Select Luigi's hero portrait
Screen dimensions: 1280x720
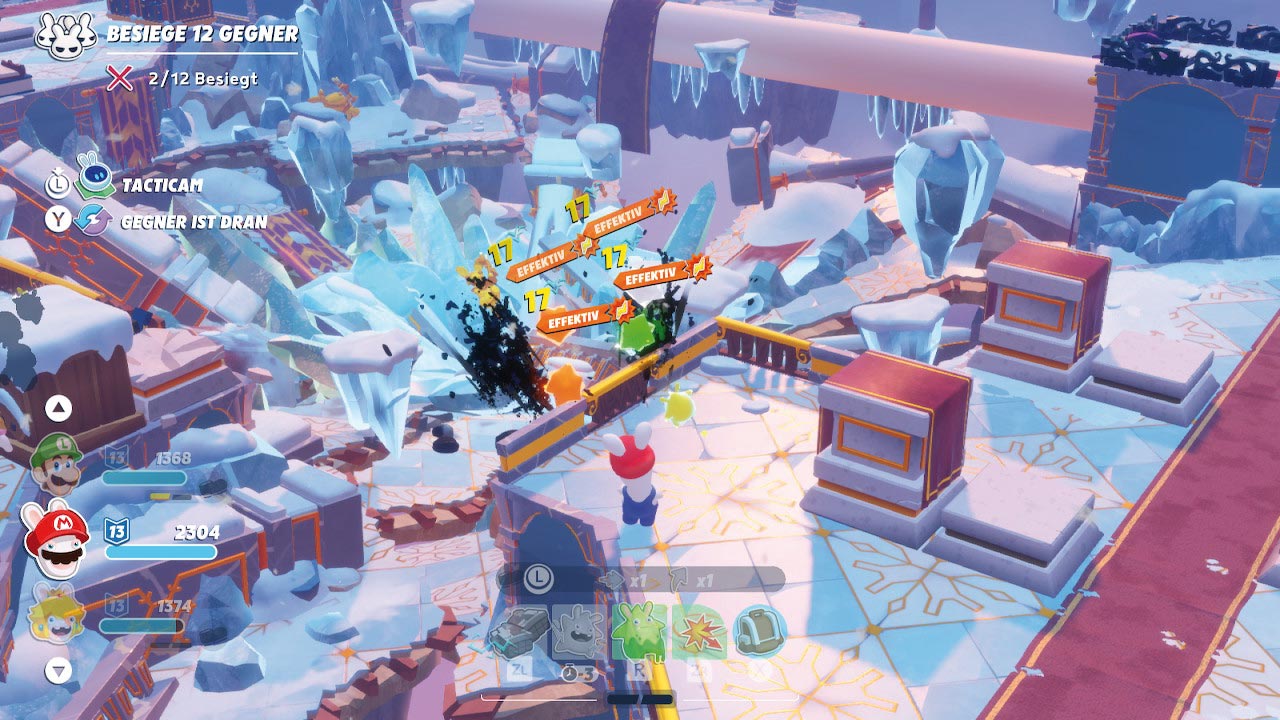tap(56, 465)
